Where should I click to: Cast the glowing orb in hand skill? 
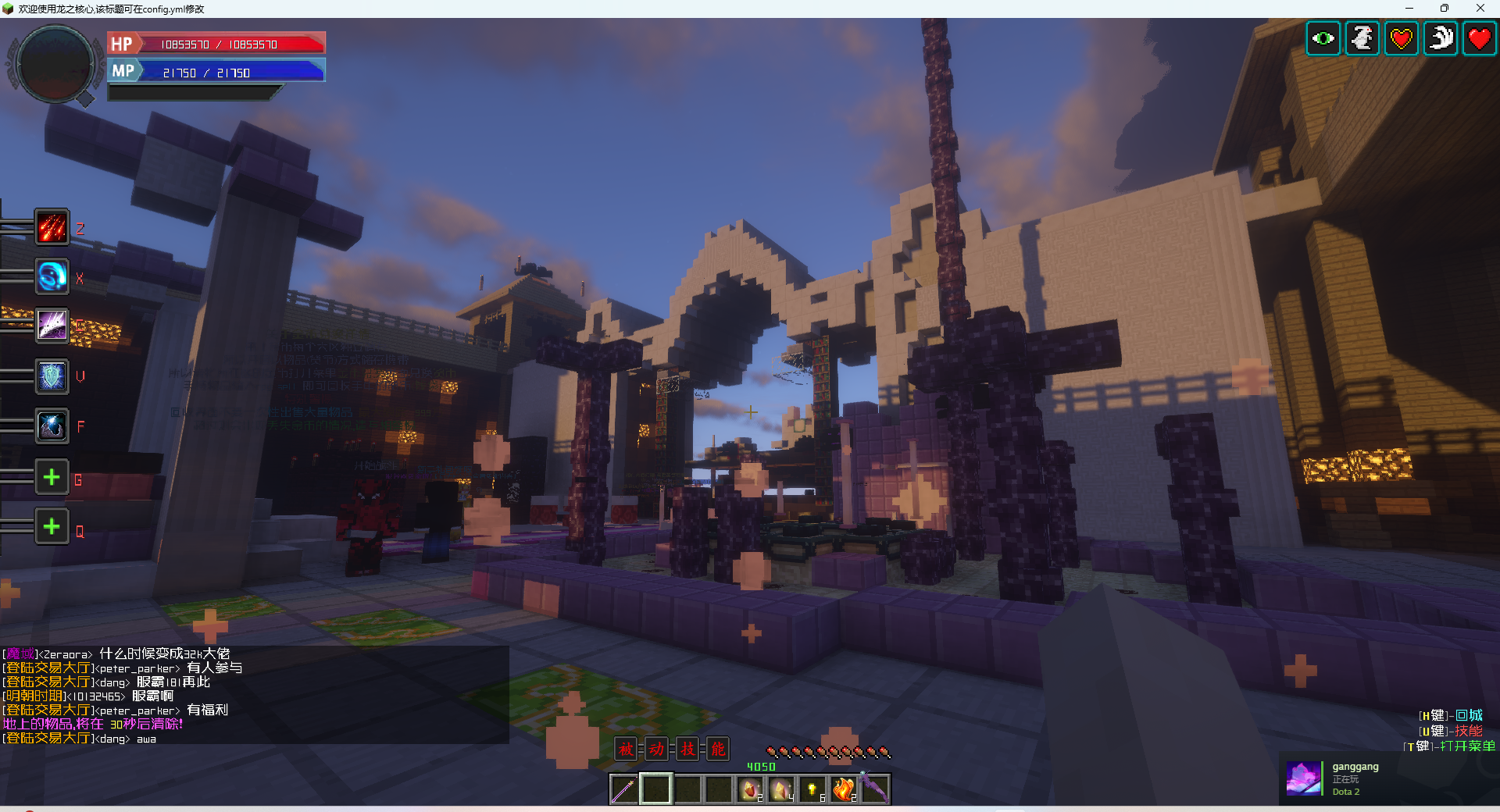click(52, 426)
